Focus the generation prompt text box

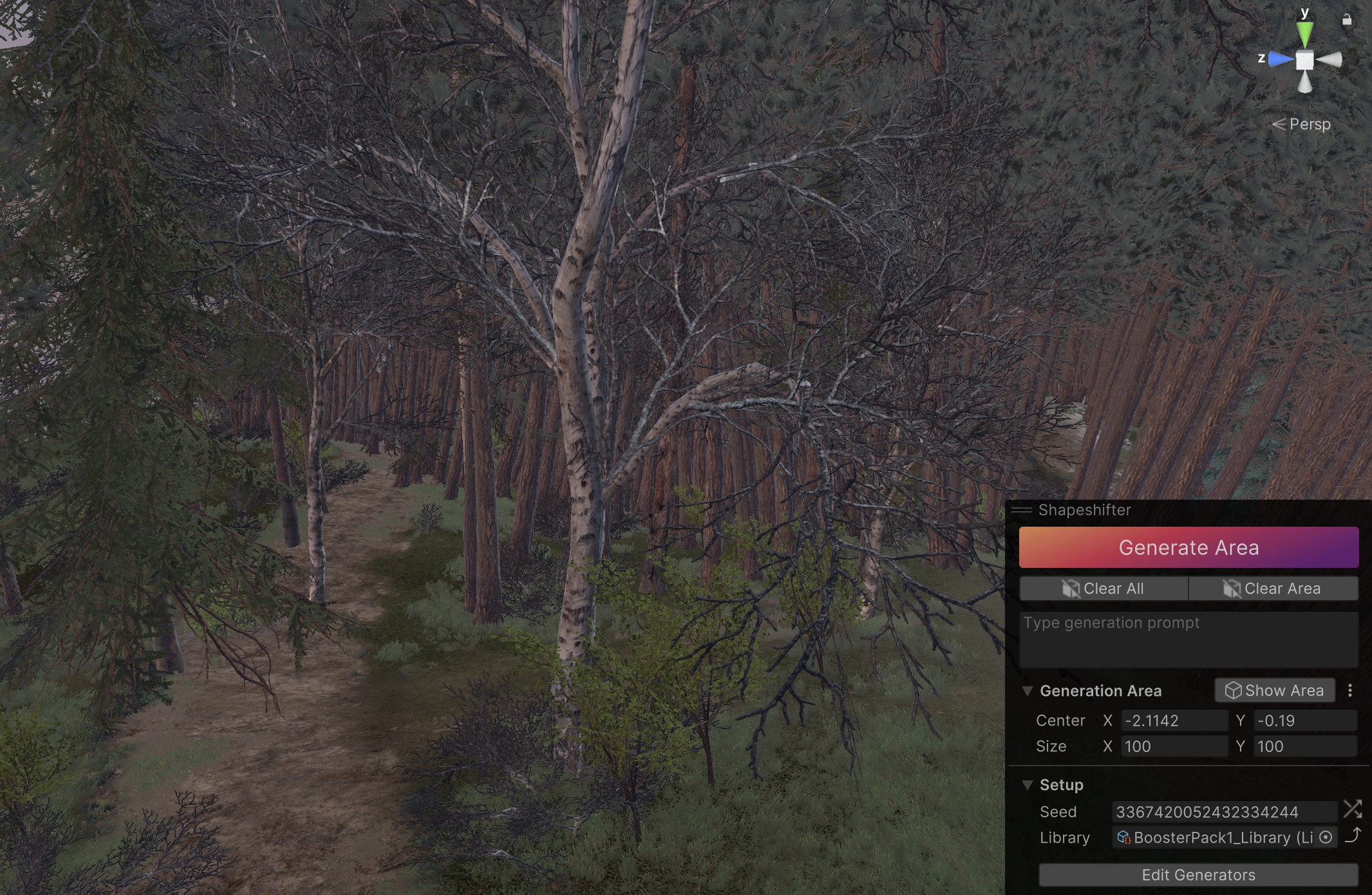[1188, 639]
